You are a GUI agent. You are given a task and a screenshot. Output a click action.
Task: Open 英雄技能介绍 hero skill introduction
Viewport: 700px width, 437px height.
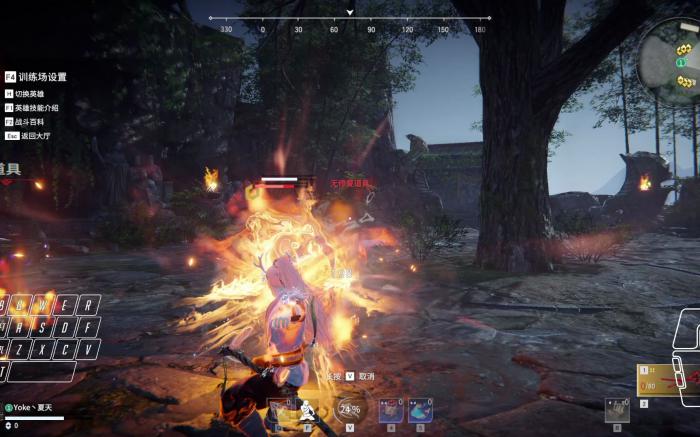point(35,108)
